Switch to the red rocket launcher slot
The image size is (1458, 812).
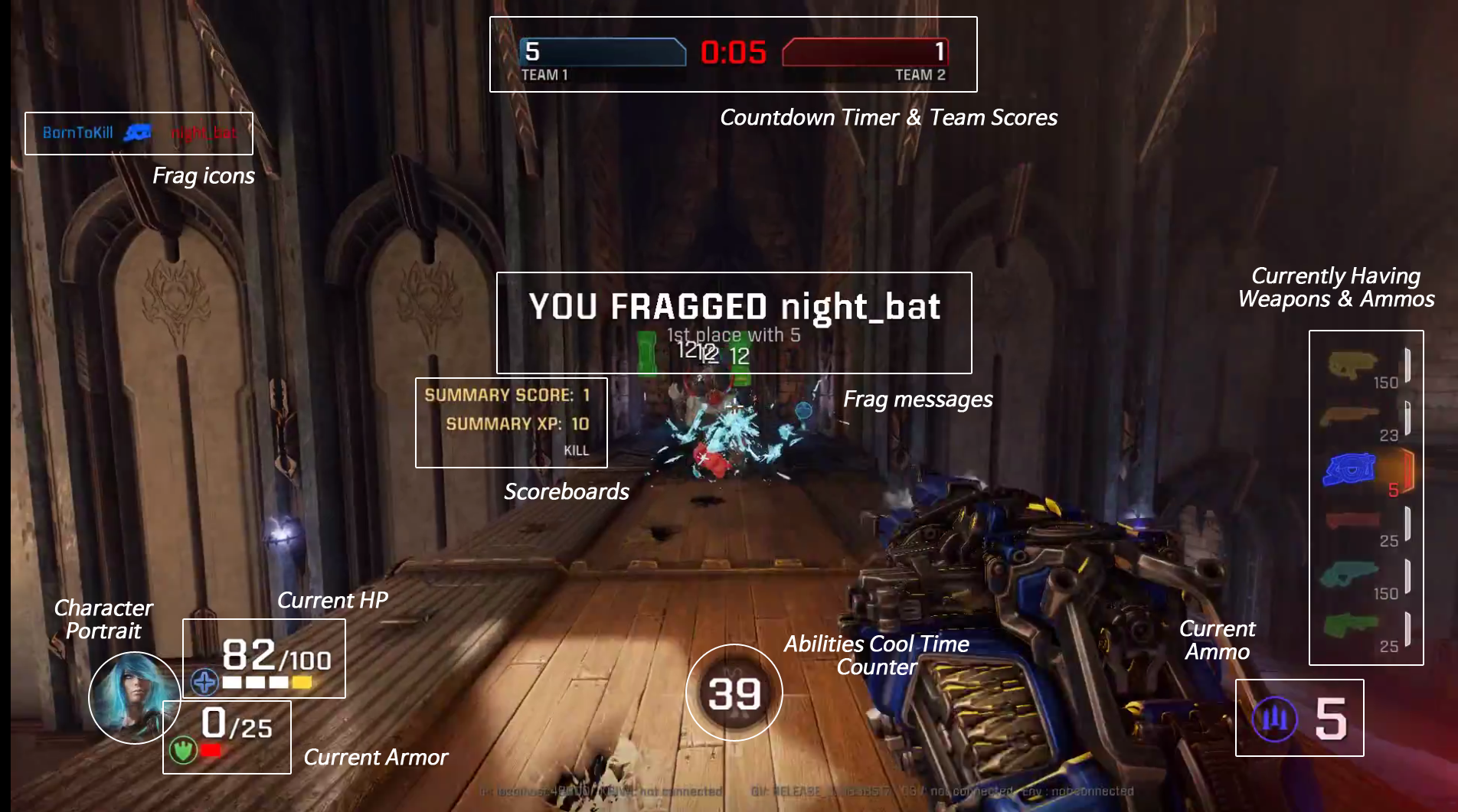tap(1353, 520)
